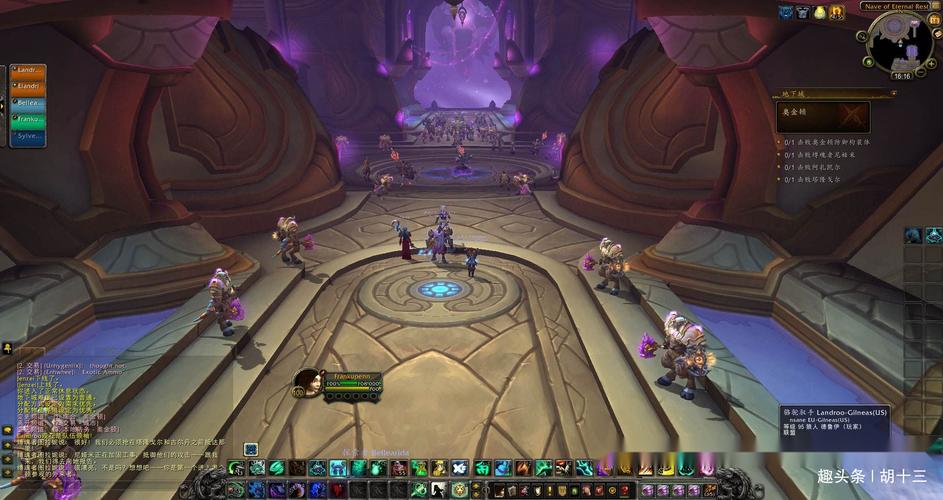The image size is (943, 500).
Task: Select the yellow egg buff icon
Action: pos(820,12)
